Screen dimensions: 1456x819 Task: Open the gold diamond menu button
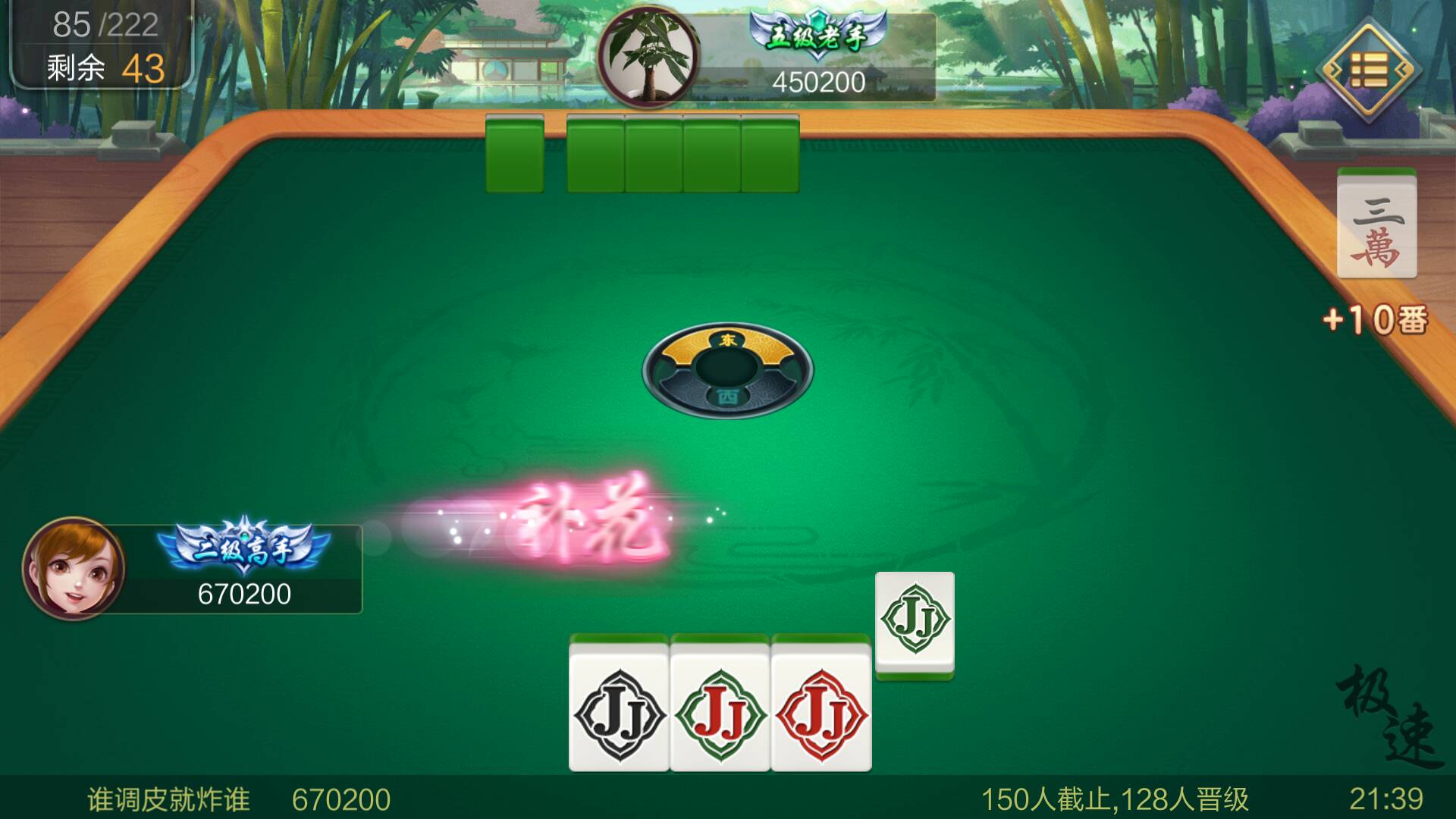[1367, 71]
